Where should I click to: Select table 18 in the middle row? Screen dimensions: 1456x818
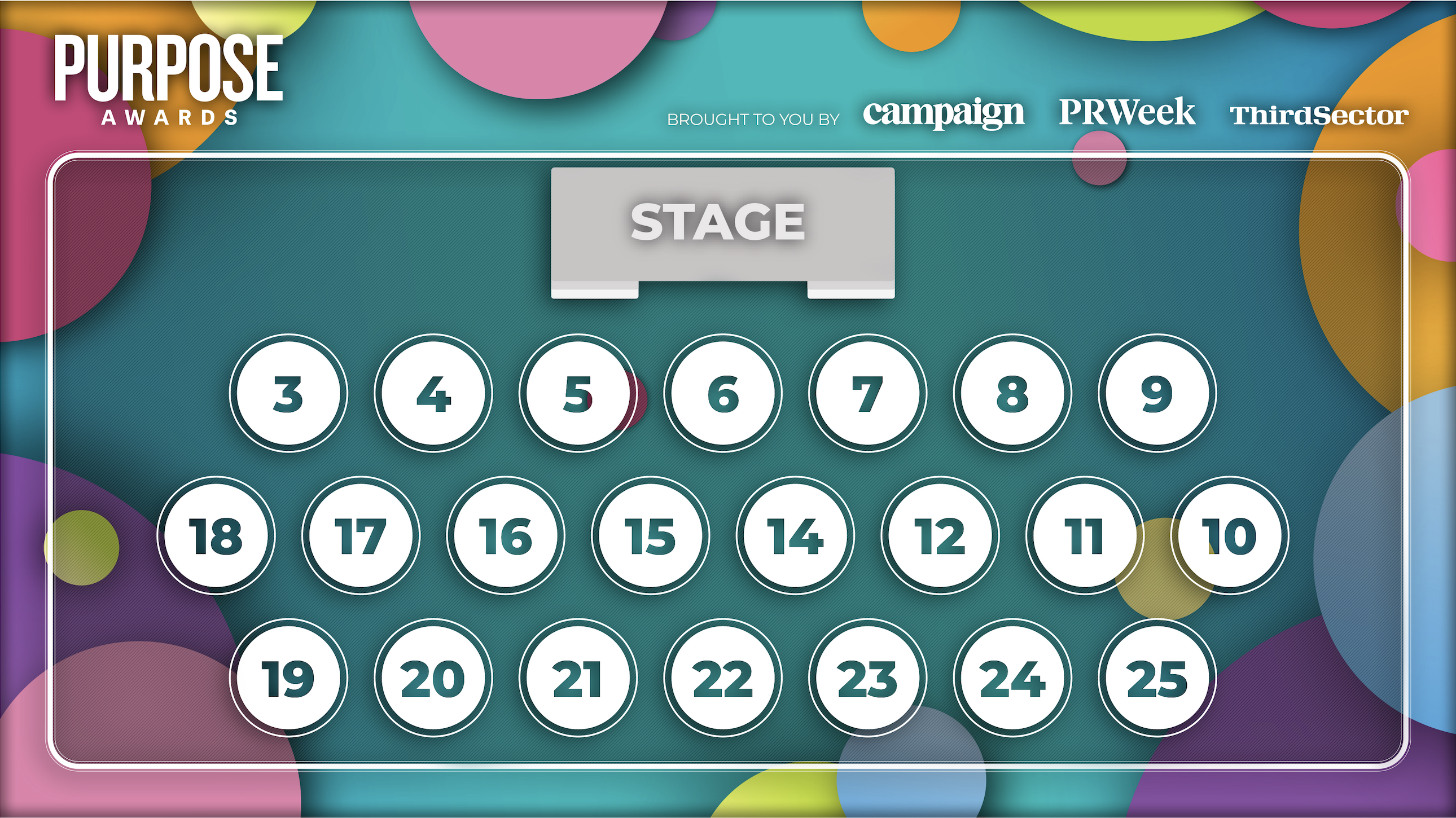tap(216, 535)
